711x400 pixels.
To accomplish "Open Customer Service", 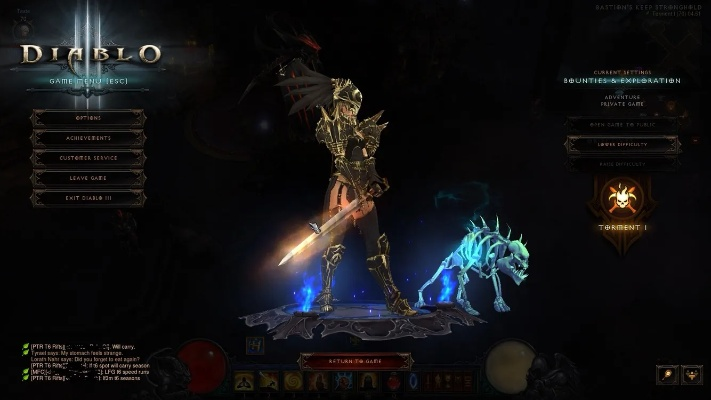I will (x=88, y=158).
